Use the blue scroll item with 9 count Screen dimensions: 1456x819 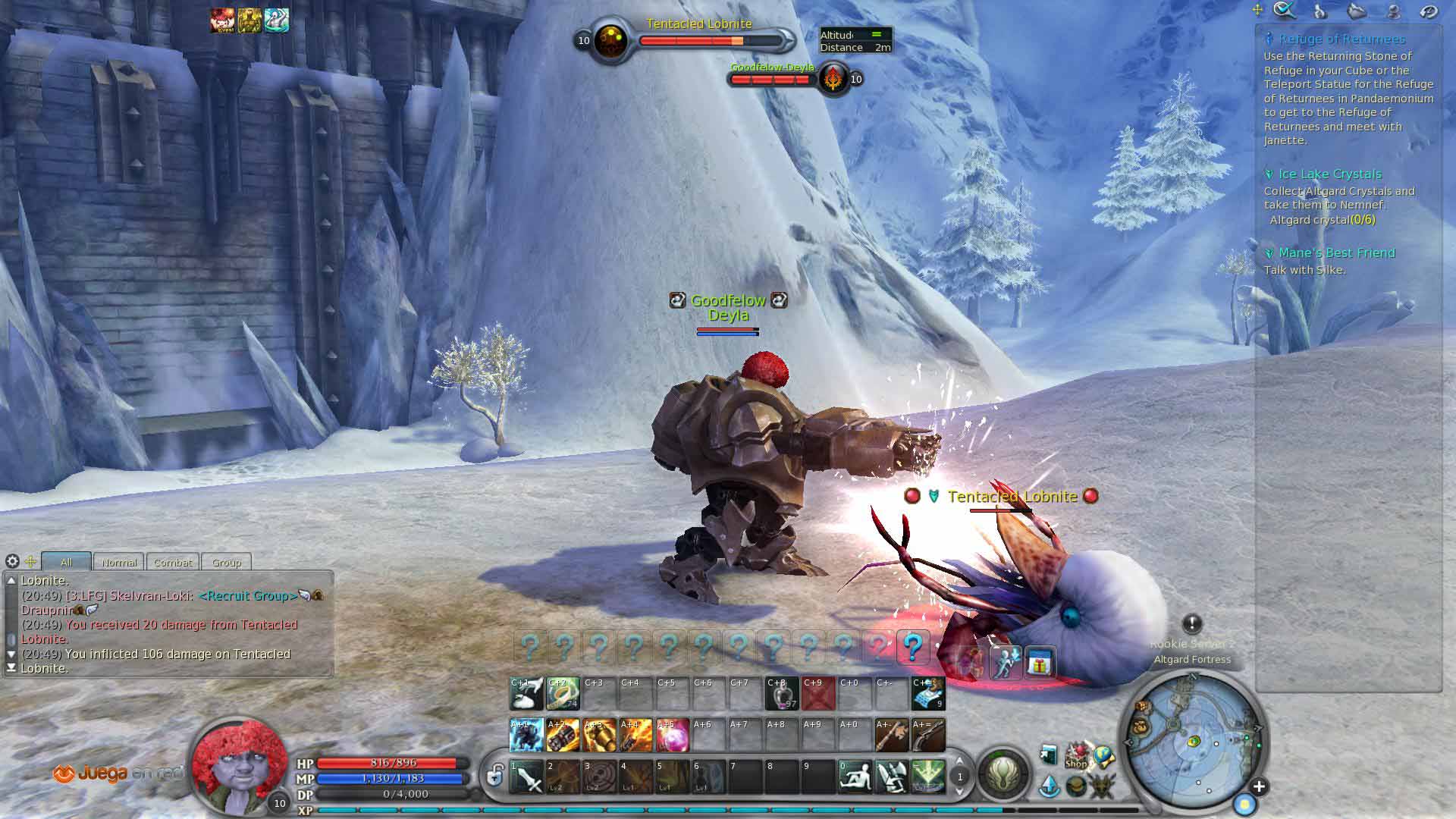point(928,693)
